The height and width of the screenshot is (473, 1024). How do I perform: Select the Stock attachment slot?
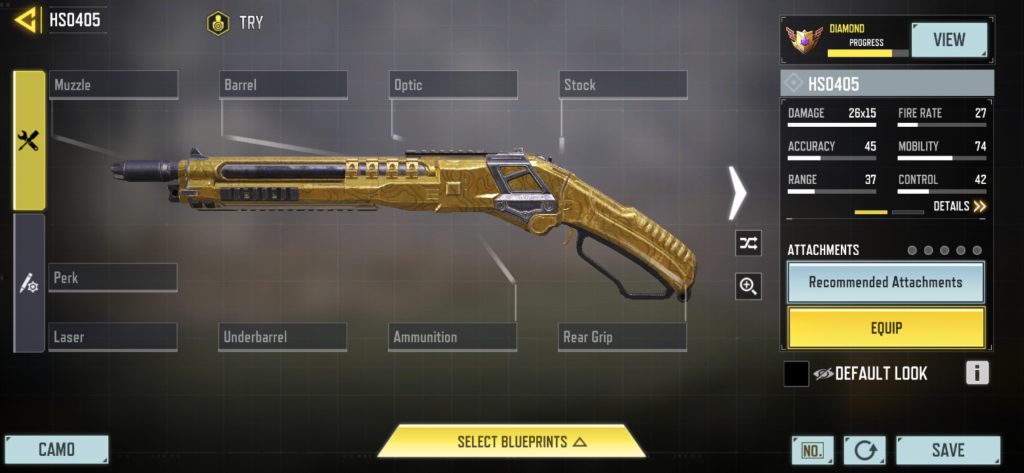622,85
